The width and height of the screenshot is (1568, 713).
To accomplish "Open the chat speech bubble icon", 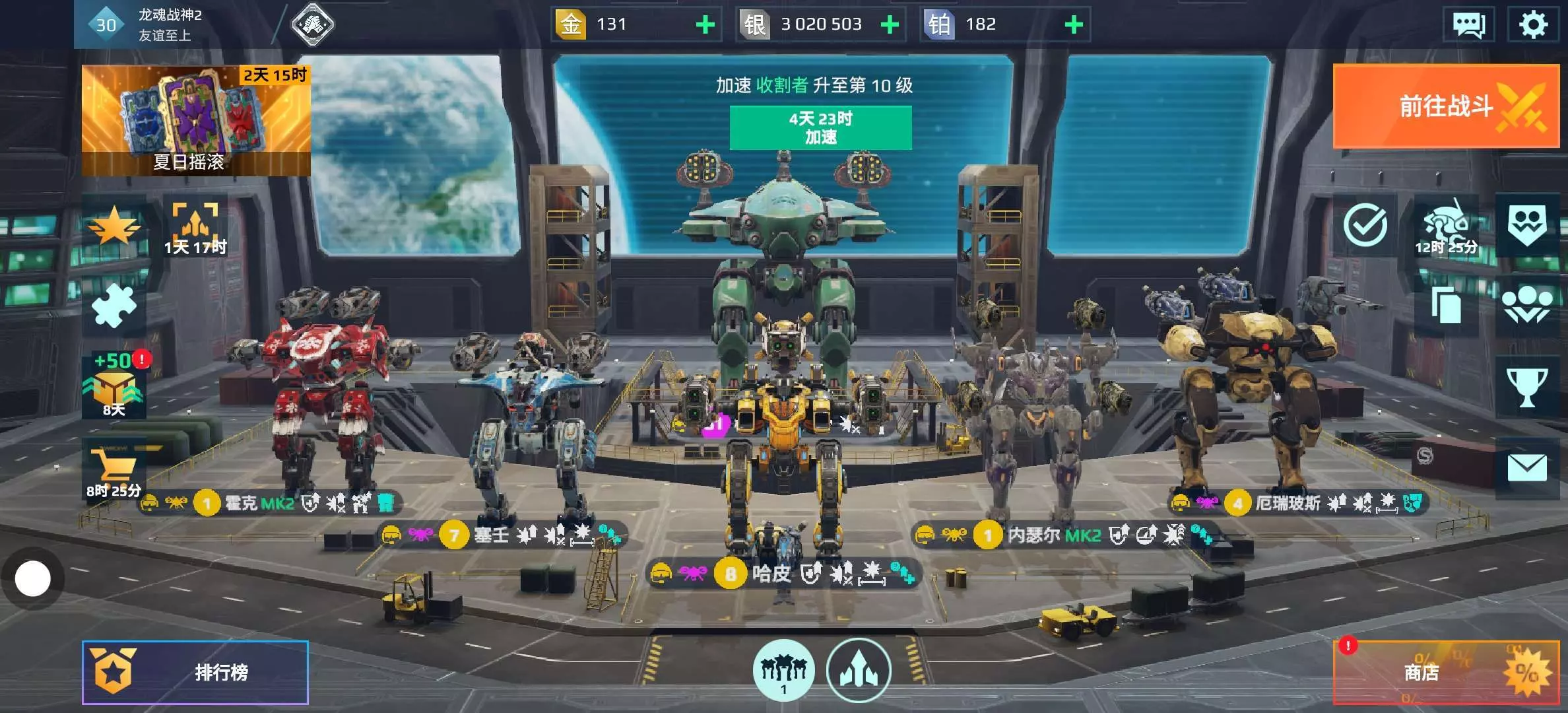I will [1468, 25].
